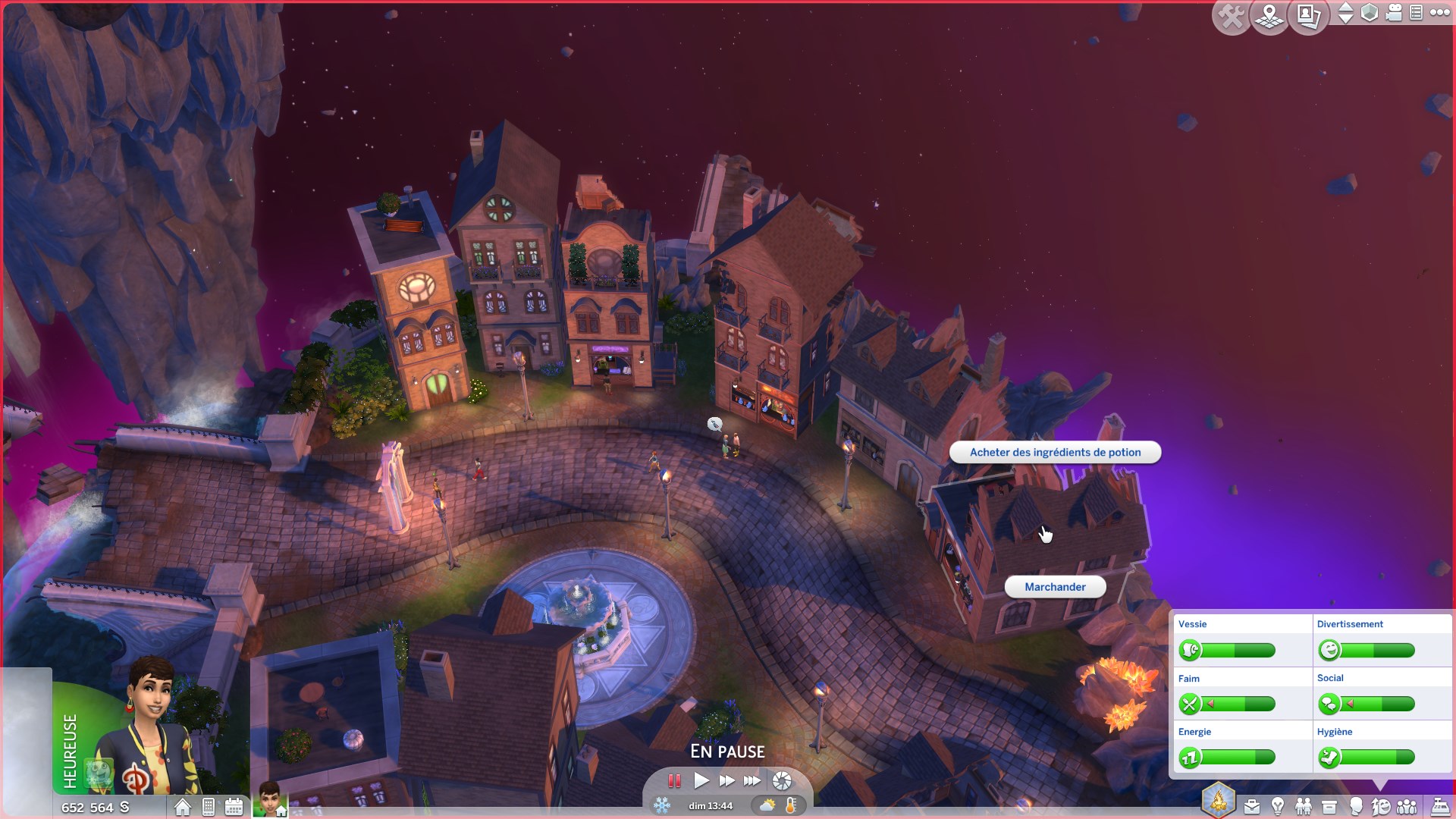The width and height of the screenshot is (1456, 819).
Task: Expand the more options ellipsis menu
Action: tap(1439, 13)
